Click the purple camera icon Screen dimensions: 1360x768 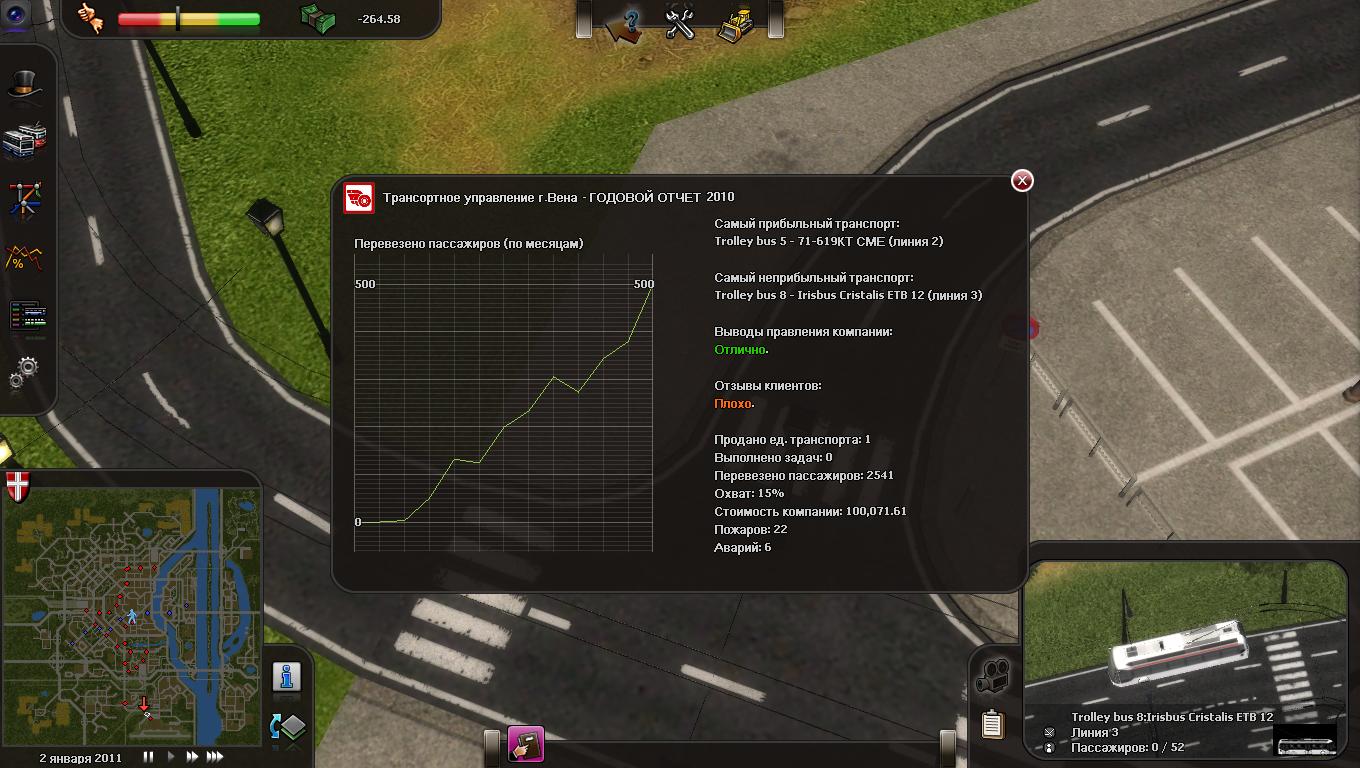pyautogui.click(x=18, y=12)
